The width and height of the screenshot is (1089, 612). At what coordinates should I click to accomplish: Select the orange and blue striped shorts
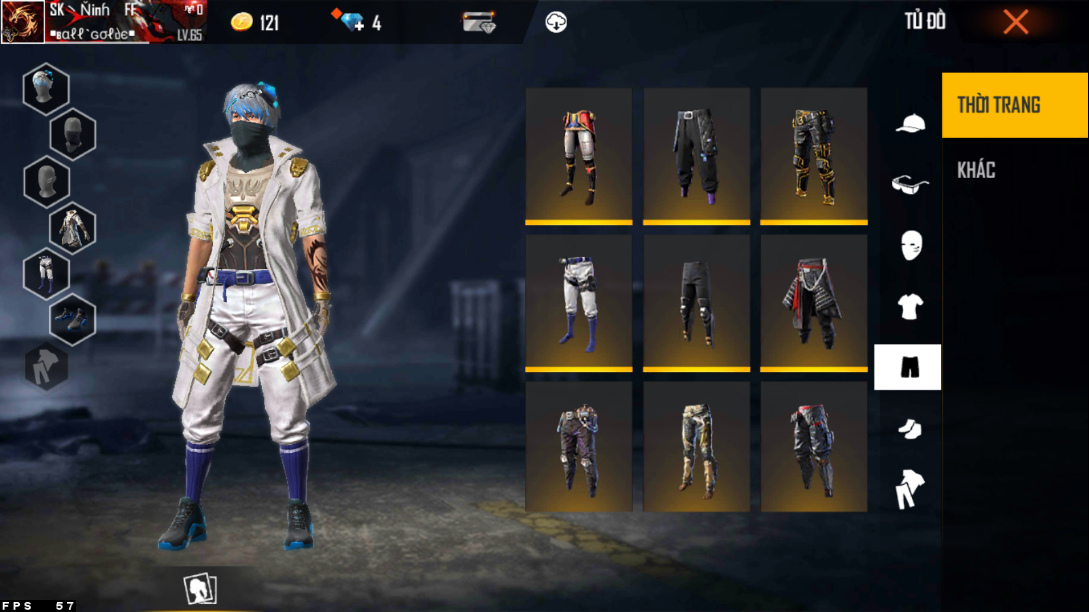click(x=579, y=154)
